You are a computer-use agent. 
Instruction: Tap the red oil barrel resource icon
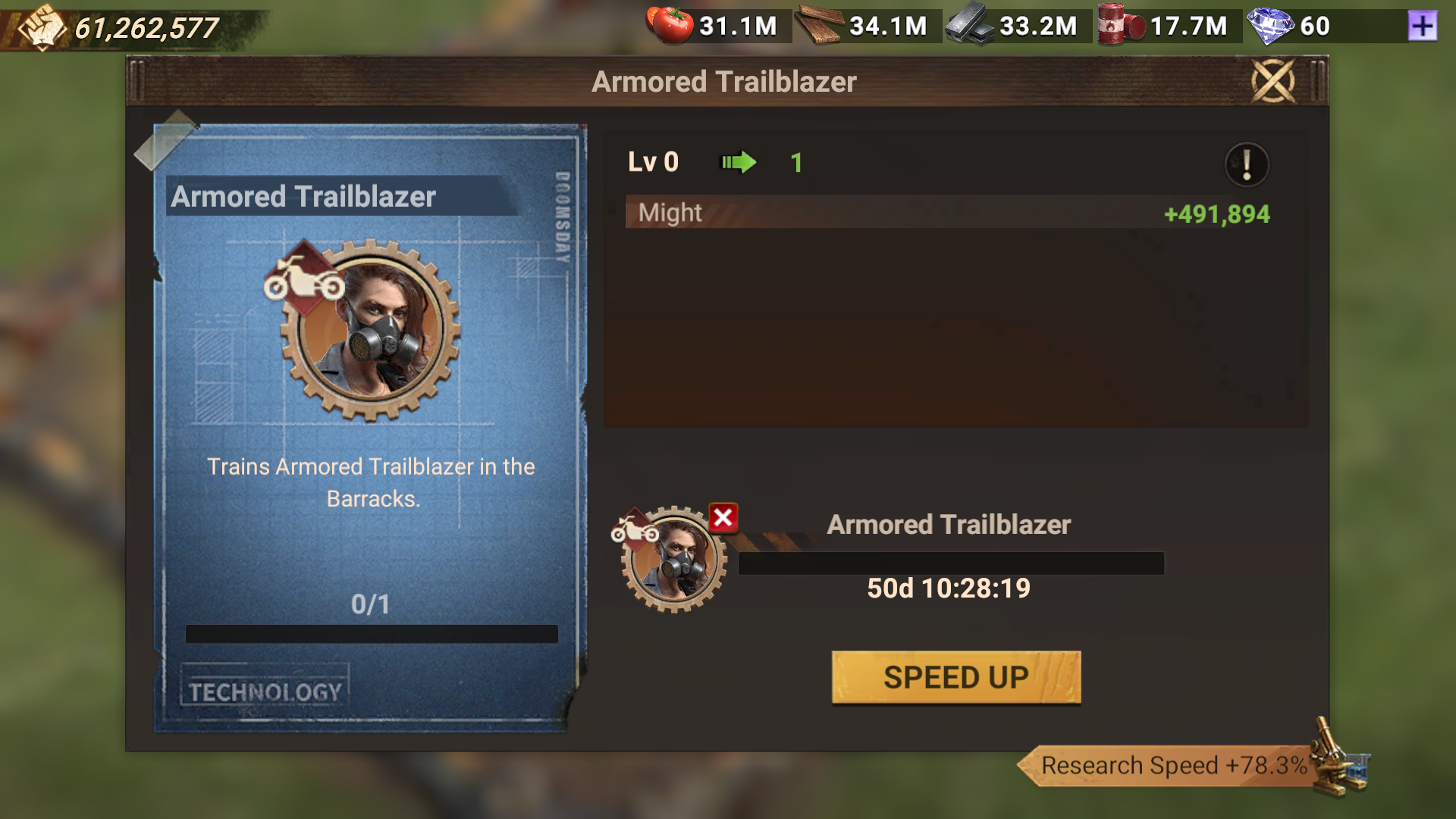(1121, 26)
